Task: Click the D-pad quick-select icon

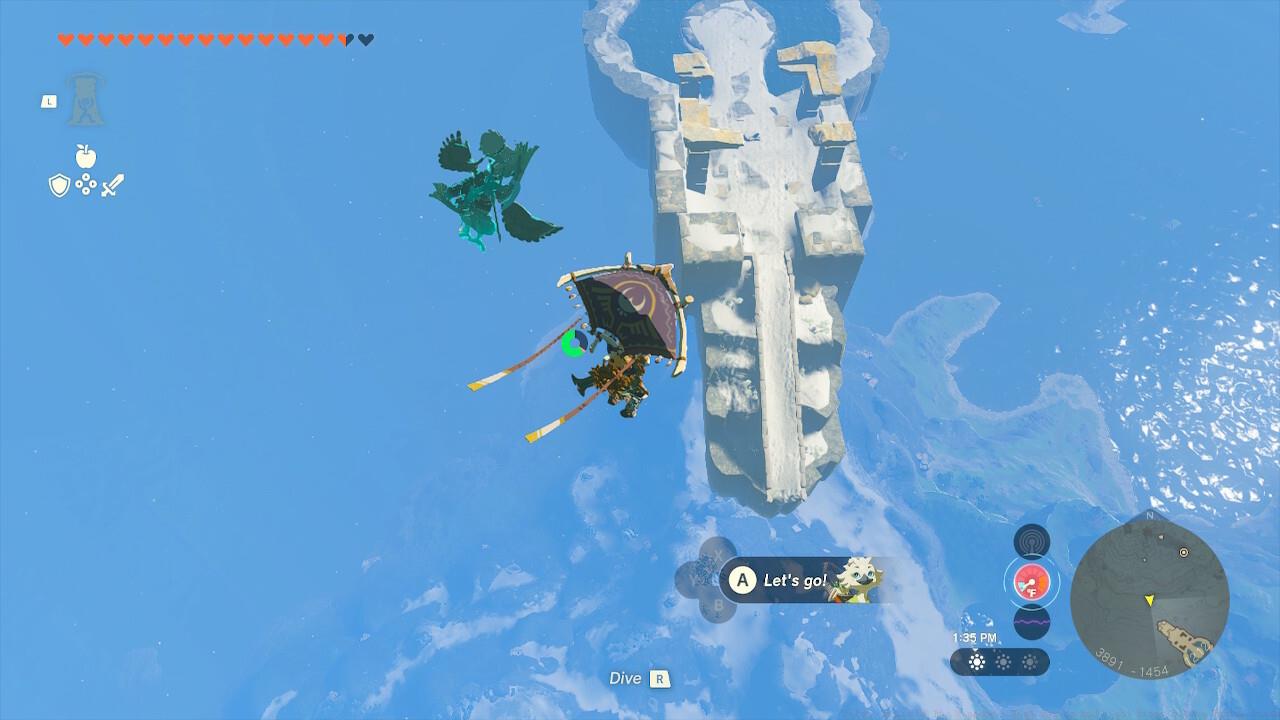Action: coord(86,184)
